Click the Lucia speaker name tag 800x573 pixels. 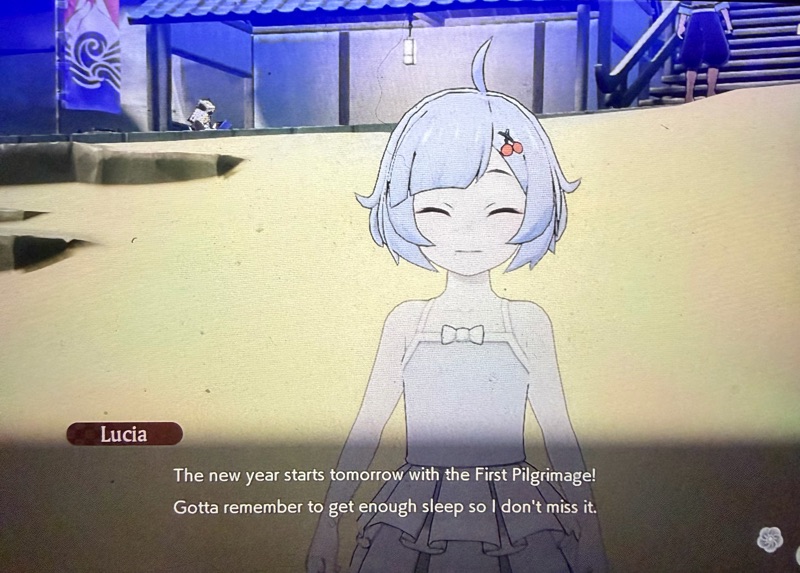(125, 434)
